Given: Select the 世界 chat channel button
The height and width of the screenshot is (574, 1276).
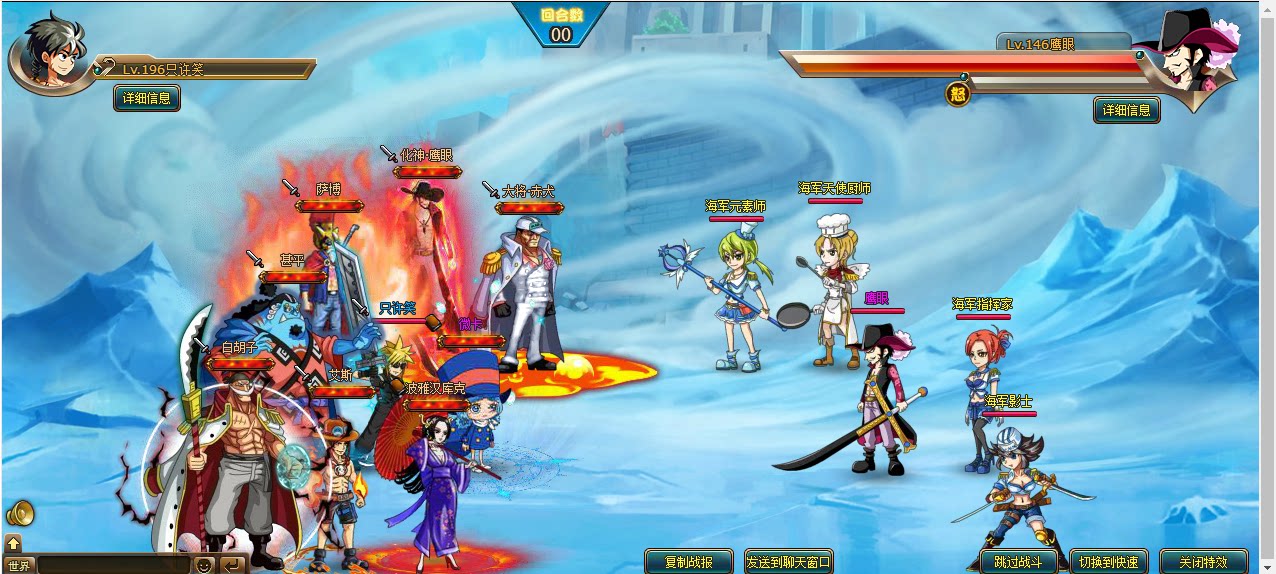Looking at the screenshot, I should point(19,565).
